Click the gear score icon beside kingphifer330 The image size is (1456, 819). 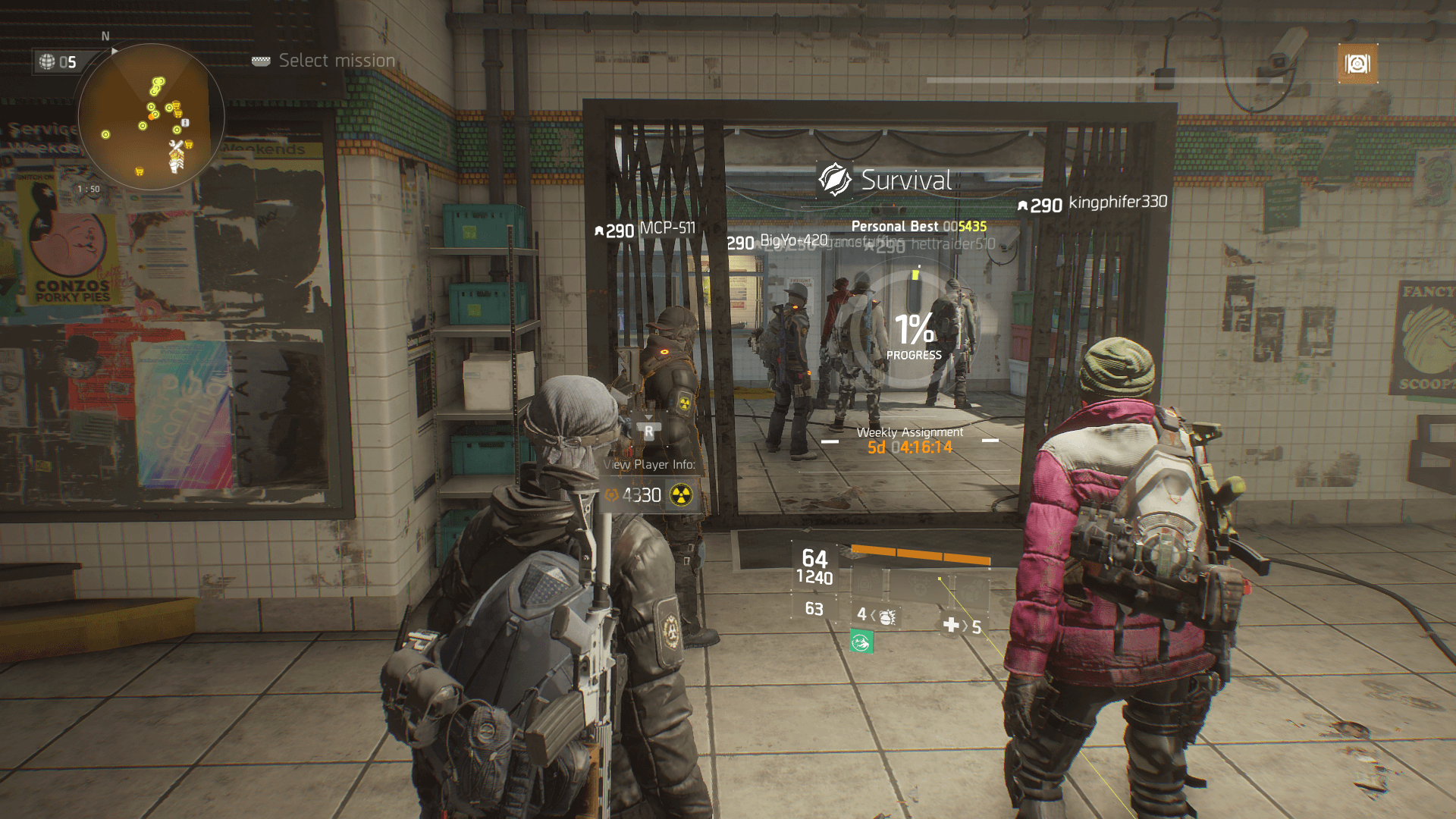pos(1025,205)
